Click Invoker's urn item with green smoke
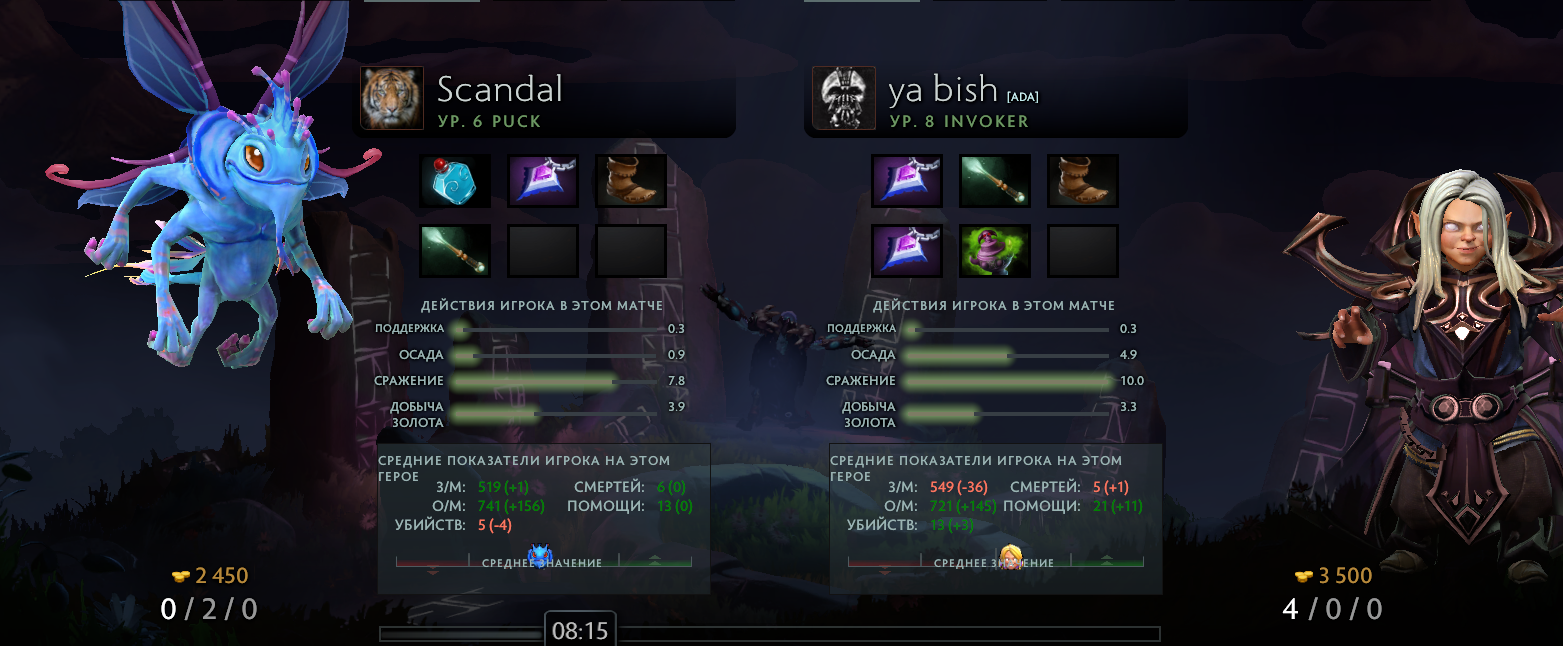The width and height of the screenshot is (1563, 646). tap(995, 251)
